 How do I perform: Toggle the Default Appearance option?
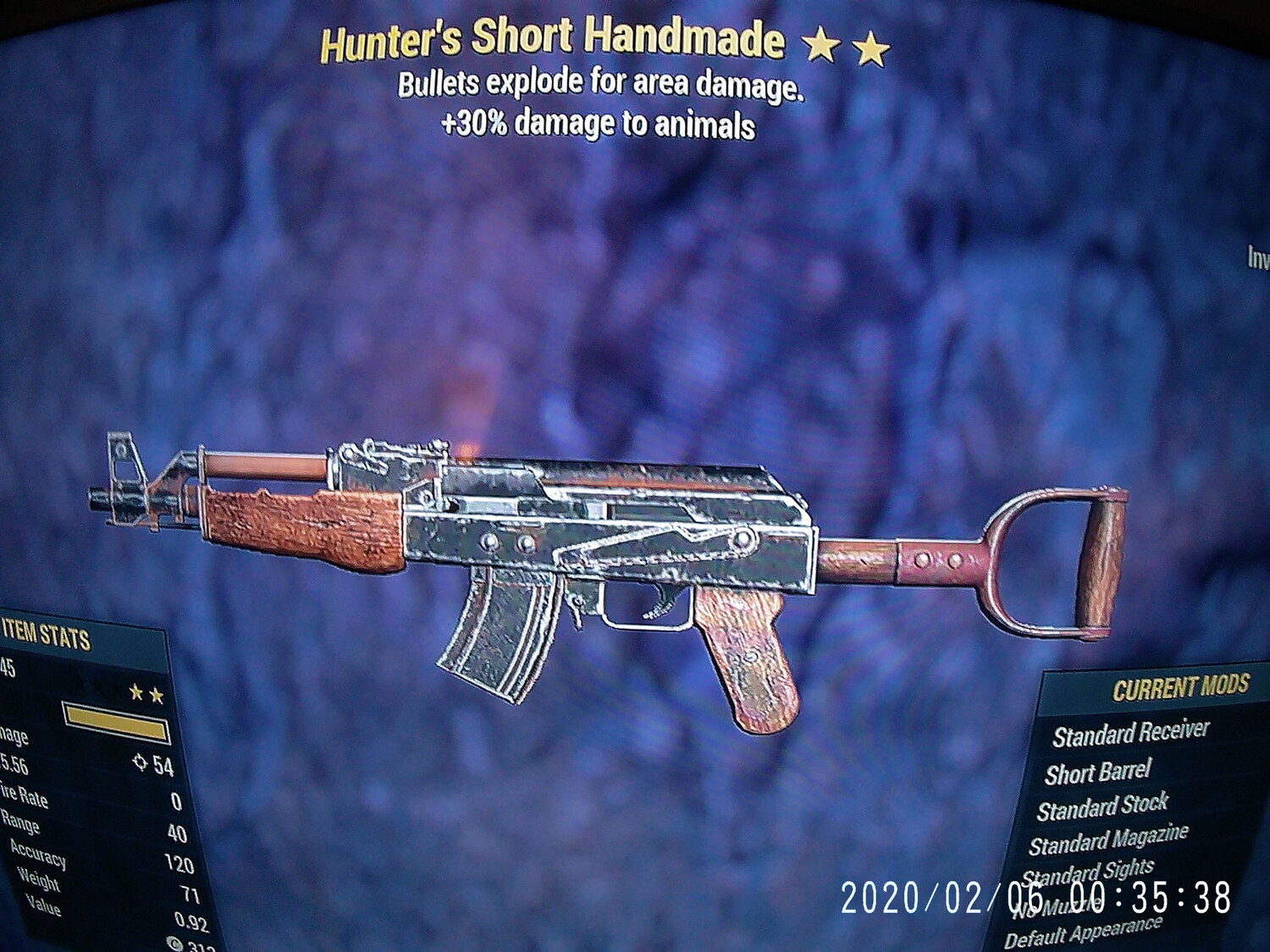[1086, 931]
